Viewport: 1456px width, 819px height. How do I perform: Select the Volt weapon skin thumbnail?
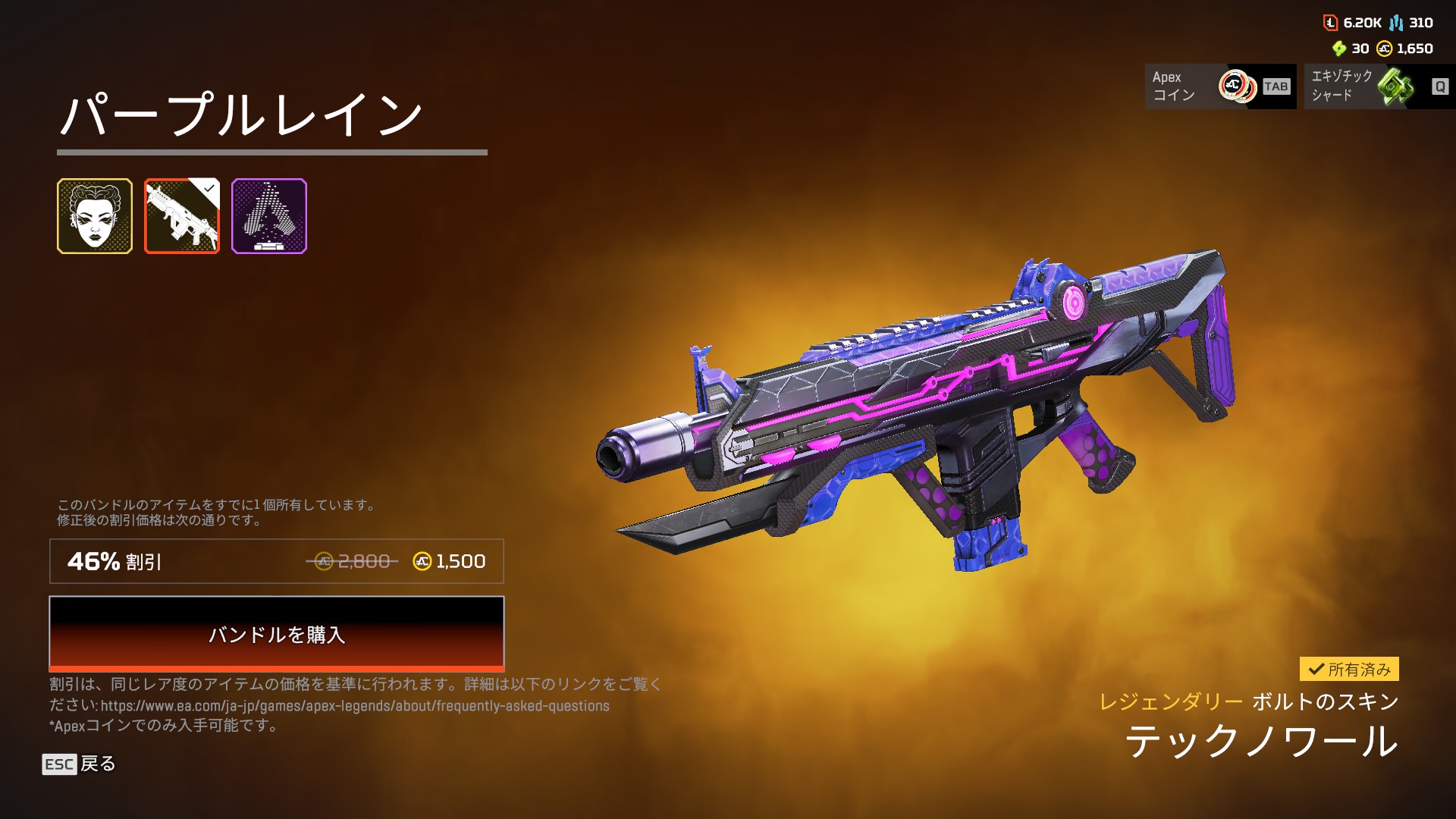pyautogui.click(x=182, y=216)
